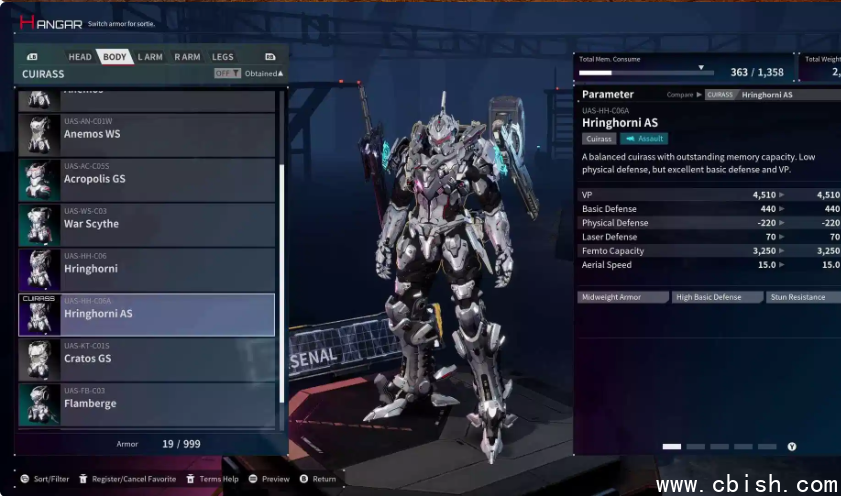The width and height of the screenshot is (841, 496).
Task: Click the Stun Resistance tag
Action: [802, 297]
